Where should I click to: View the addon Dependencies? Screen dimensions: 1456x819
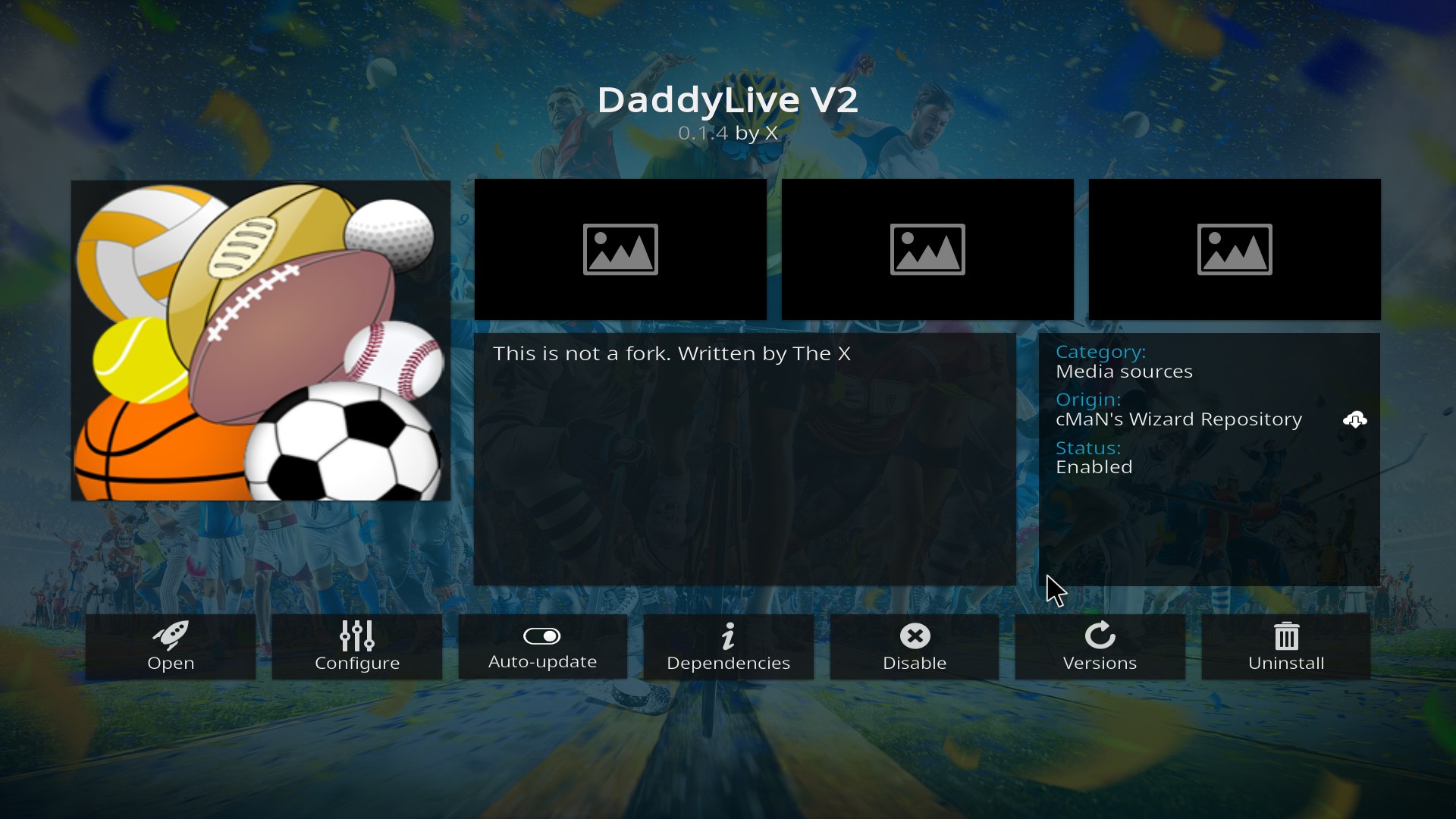tap(728, 647)
